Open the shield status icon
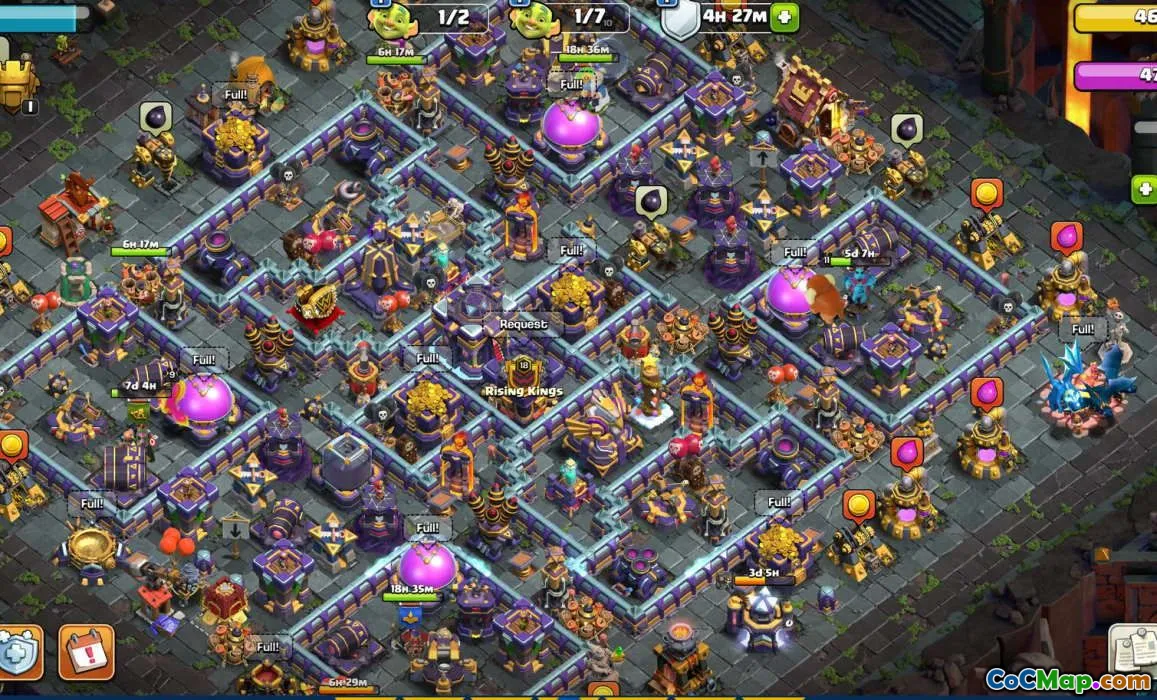This screenshot has width=1157, height=700. pos(680,19)
